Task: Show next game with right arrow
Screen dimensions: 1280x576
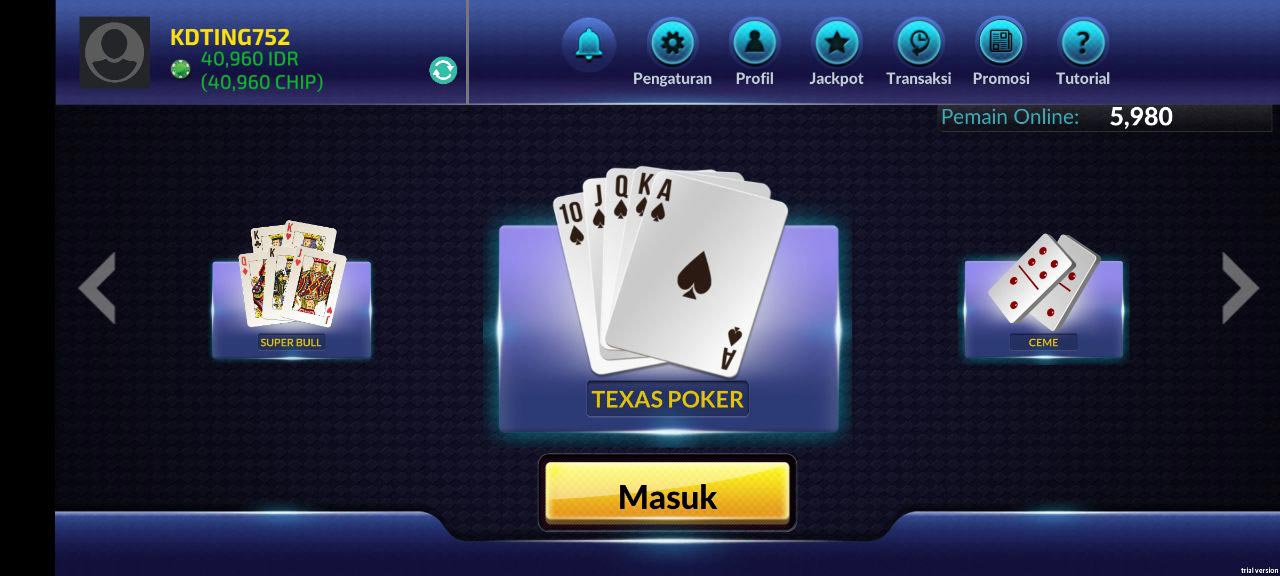Action: point(1240,288)
